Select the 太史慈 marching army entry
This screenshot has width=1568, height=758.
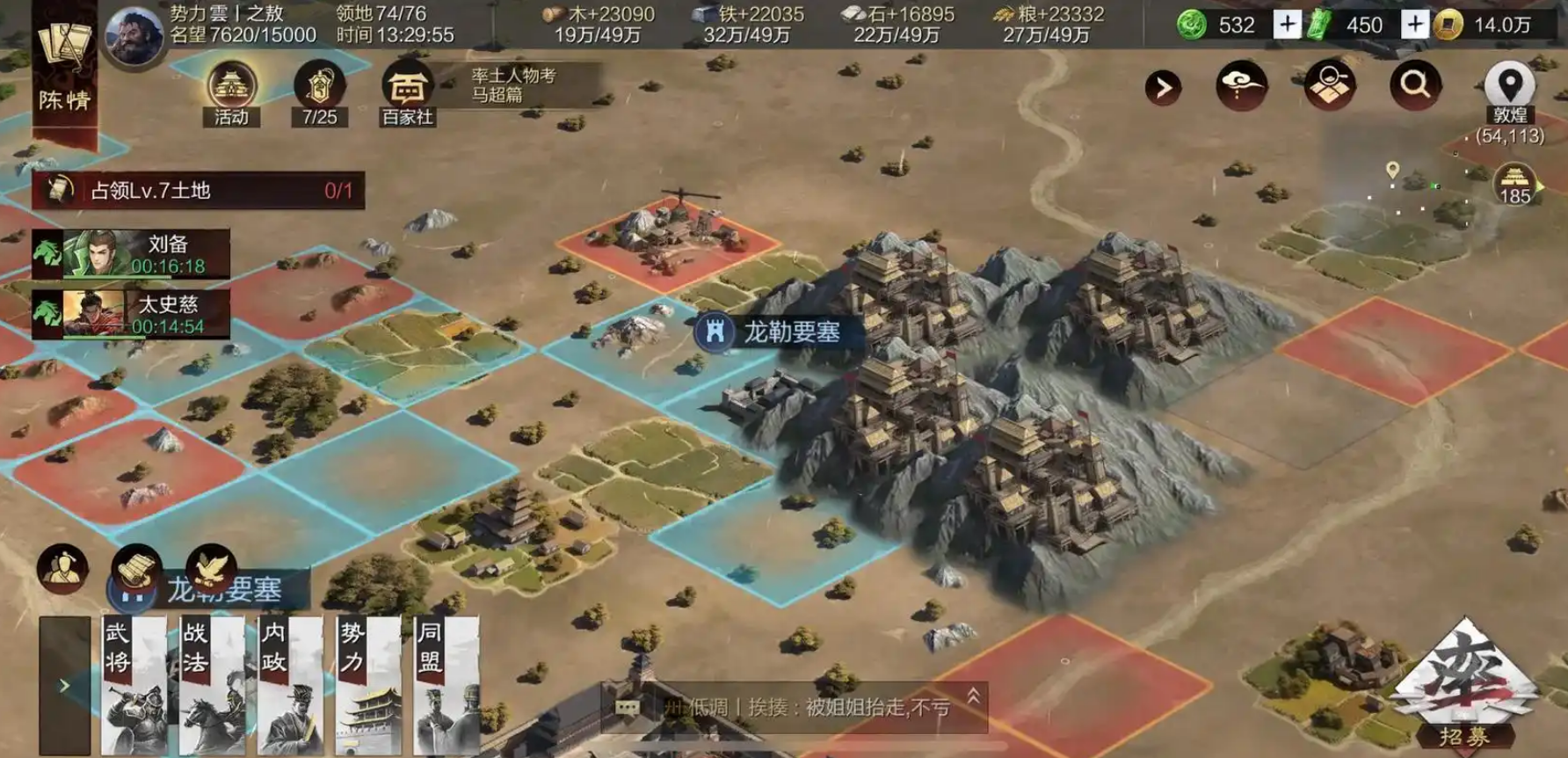(x=132, y=315)
